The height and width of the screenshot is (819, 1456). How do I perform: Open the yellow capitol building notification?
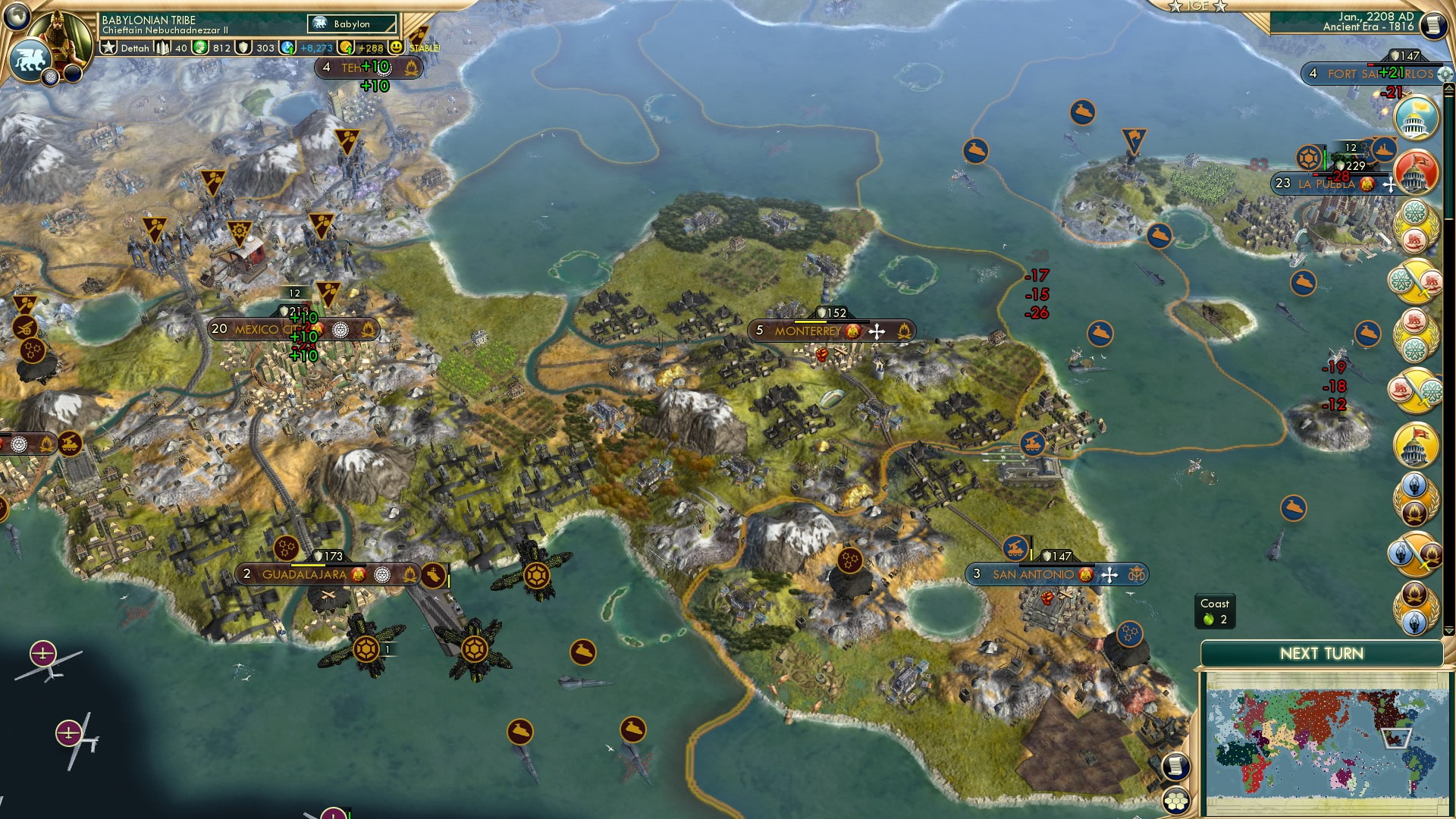(1415, 444)
